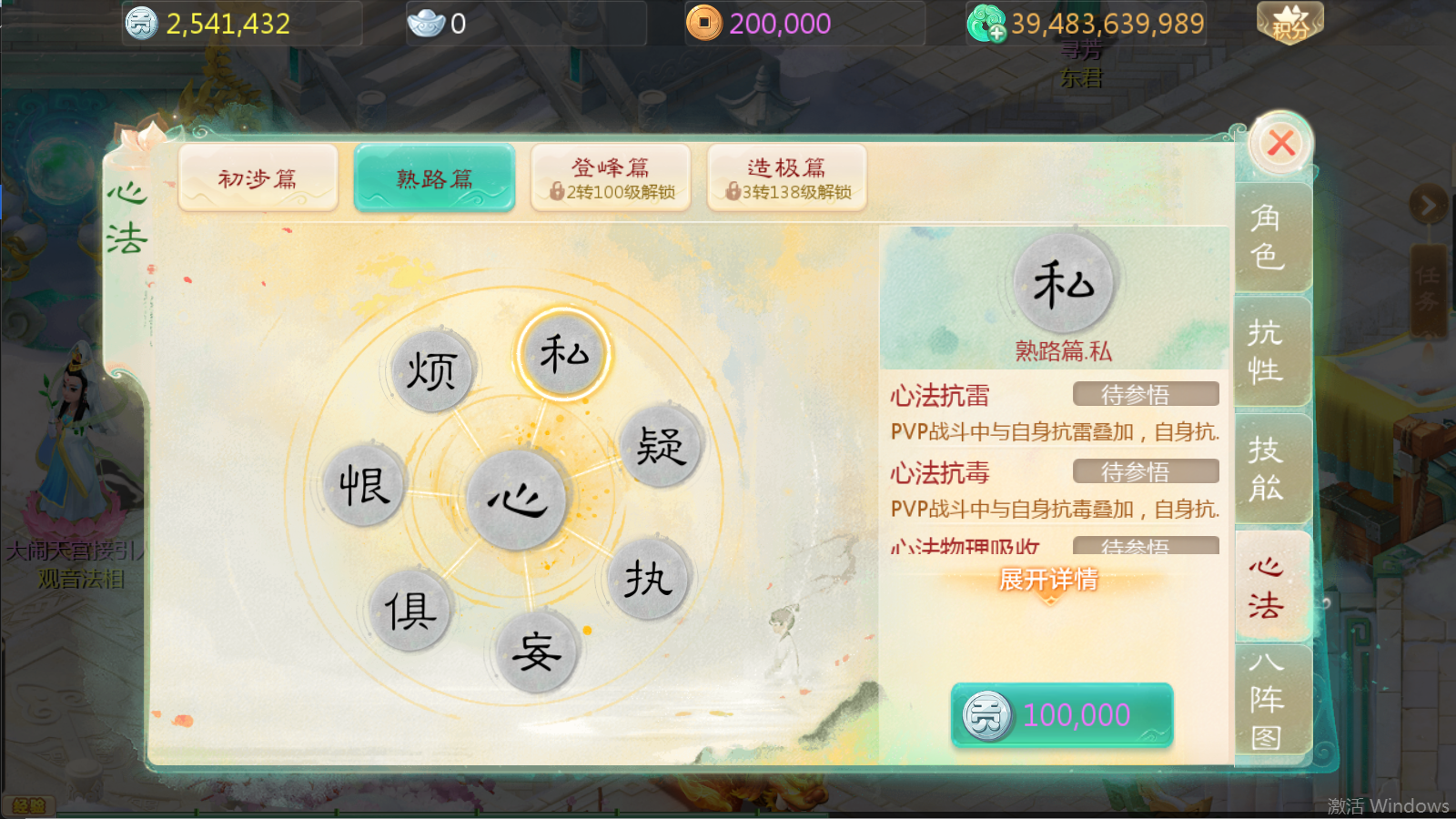
Task: Open the 技能 side tab
Action: point(1267,469)
